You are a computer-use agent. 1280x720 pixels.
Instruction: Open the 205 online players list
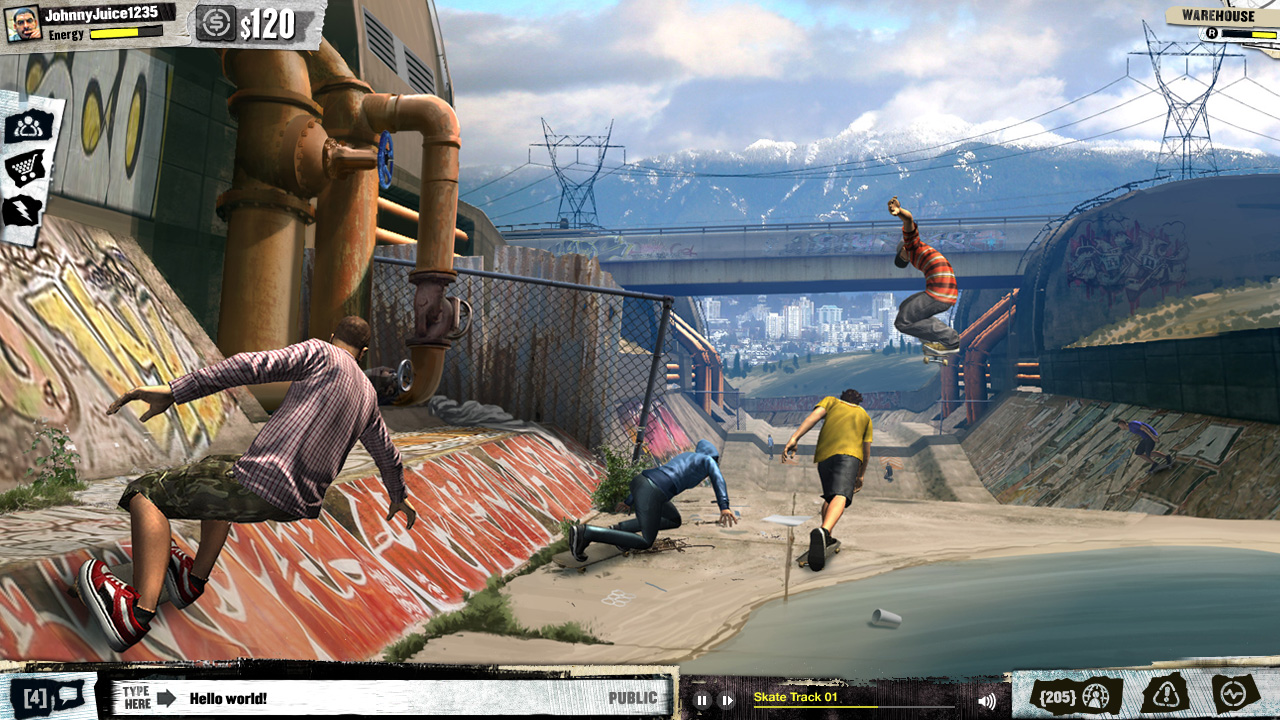[1076, 696]
